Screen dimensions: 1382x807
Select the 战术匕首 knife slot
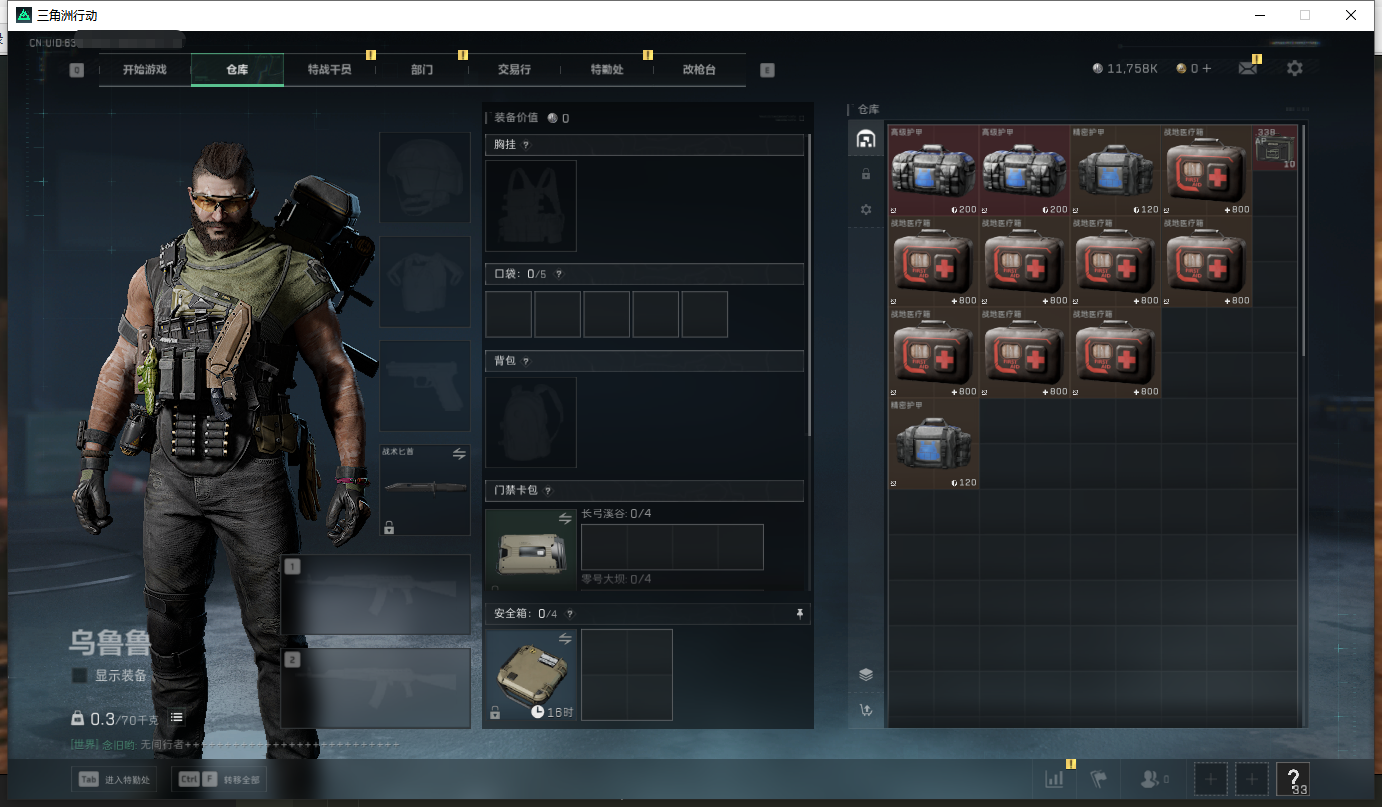pos(424,489)
